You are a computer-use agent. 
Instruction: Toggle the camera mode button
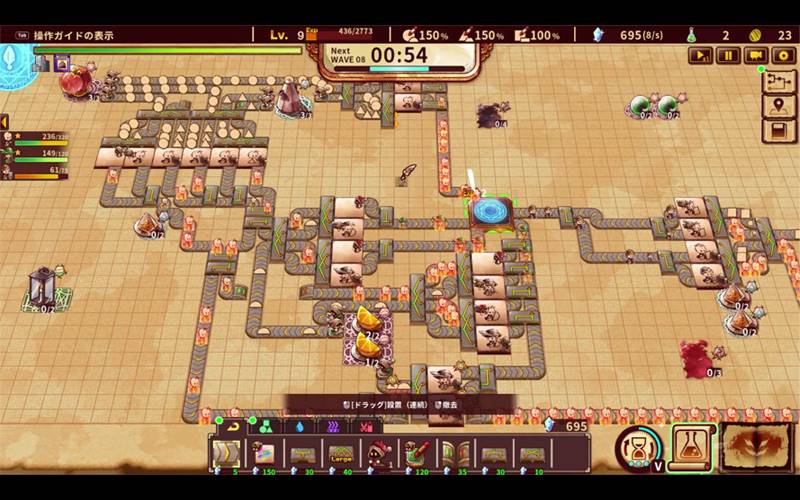tap(756, 56)
